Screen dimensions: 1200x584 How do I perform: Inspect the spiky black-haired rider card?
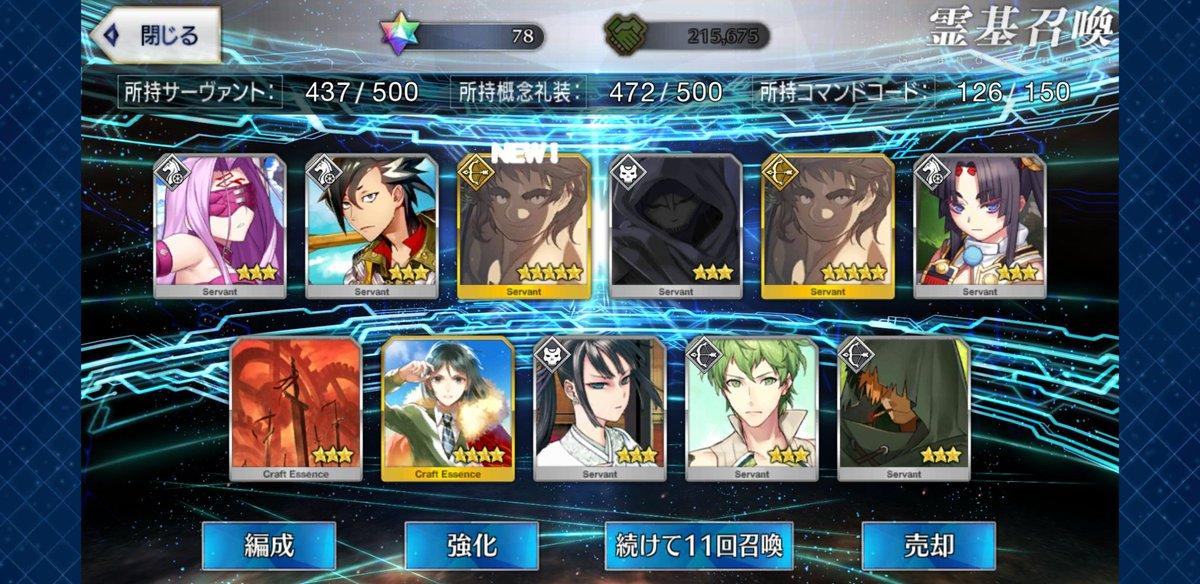[371, 225]
